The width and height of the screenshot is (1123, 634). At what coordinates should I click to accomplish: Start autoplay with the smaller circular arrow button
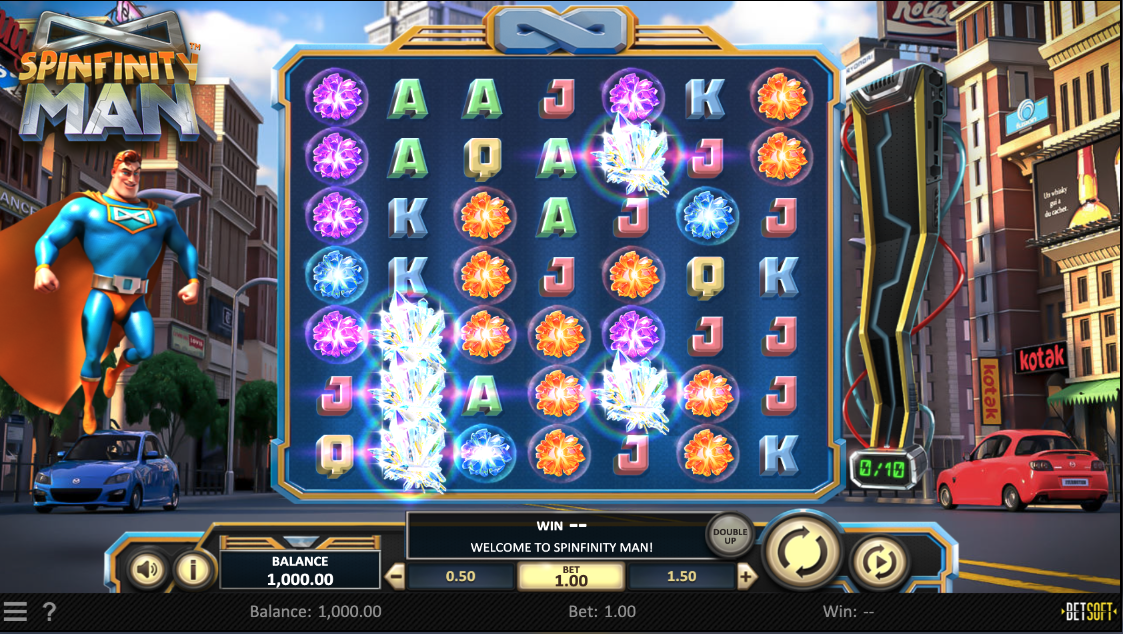click(x=880, y=562)
